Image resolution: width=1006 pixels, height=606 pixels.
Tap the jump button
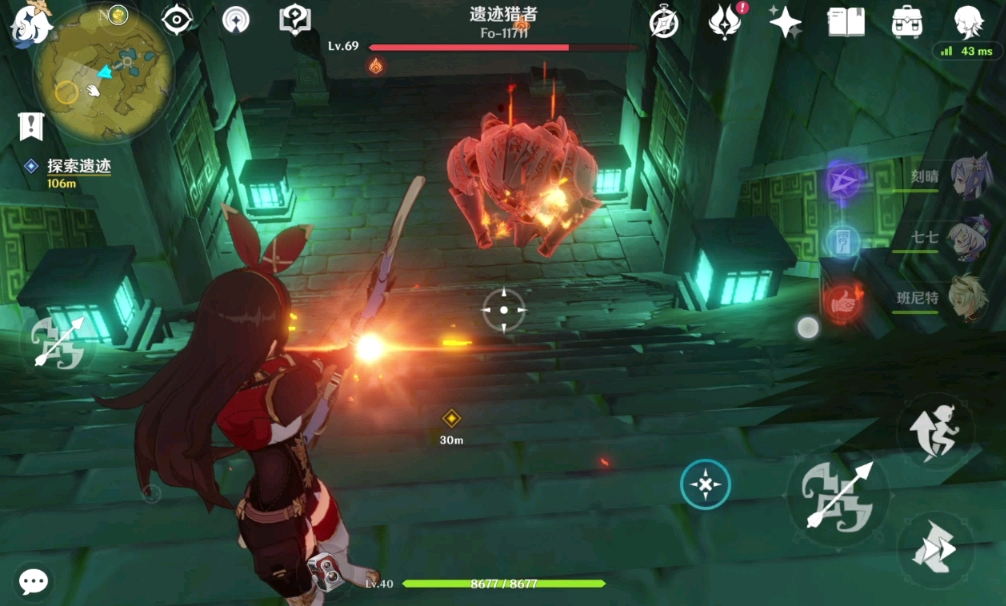click(935, 431)
